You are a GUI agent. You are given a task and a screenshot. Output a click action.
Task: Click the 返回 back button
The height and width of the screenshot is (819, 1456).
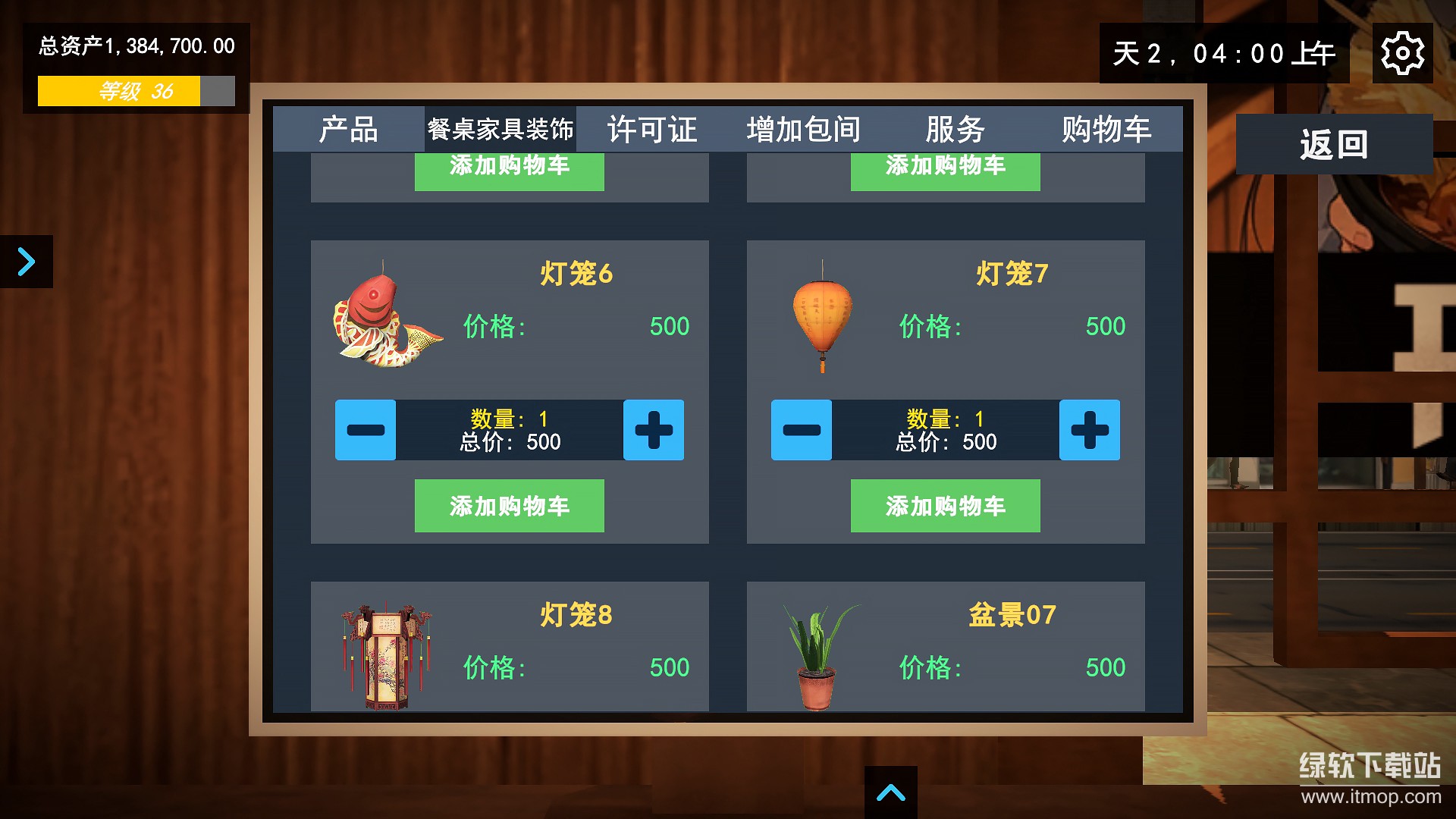click(x=1333, y=143)
